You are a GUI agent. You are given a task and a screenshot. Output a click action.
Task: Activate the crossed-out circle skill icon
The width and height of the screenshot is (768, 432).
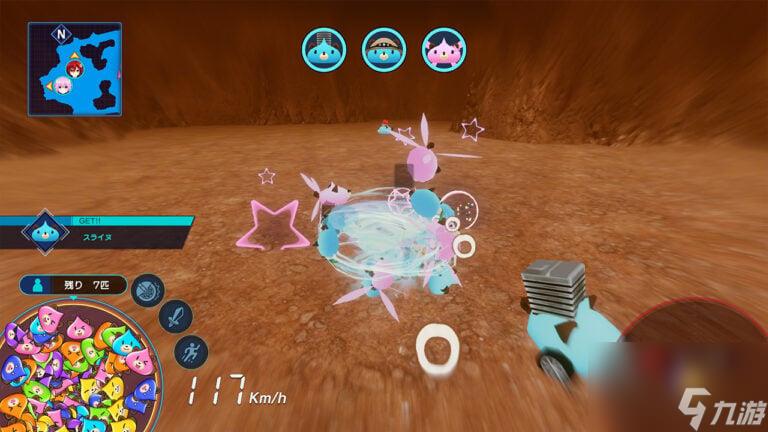[x=148, y=291]
